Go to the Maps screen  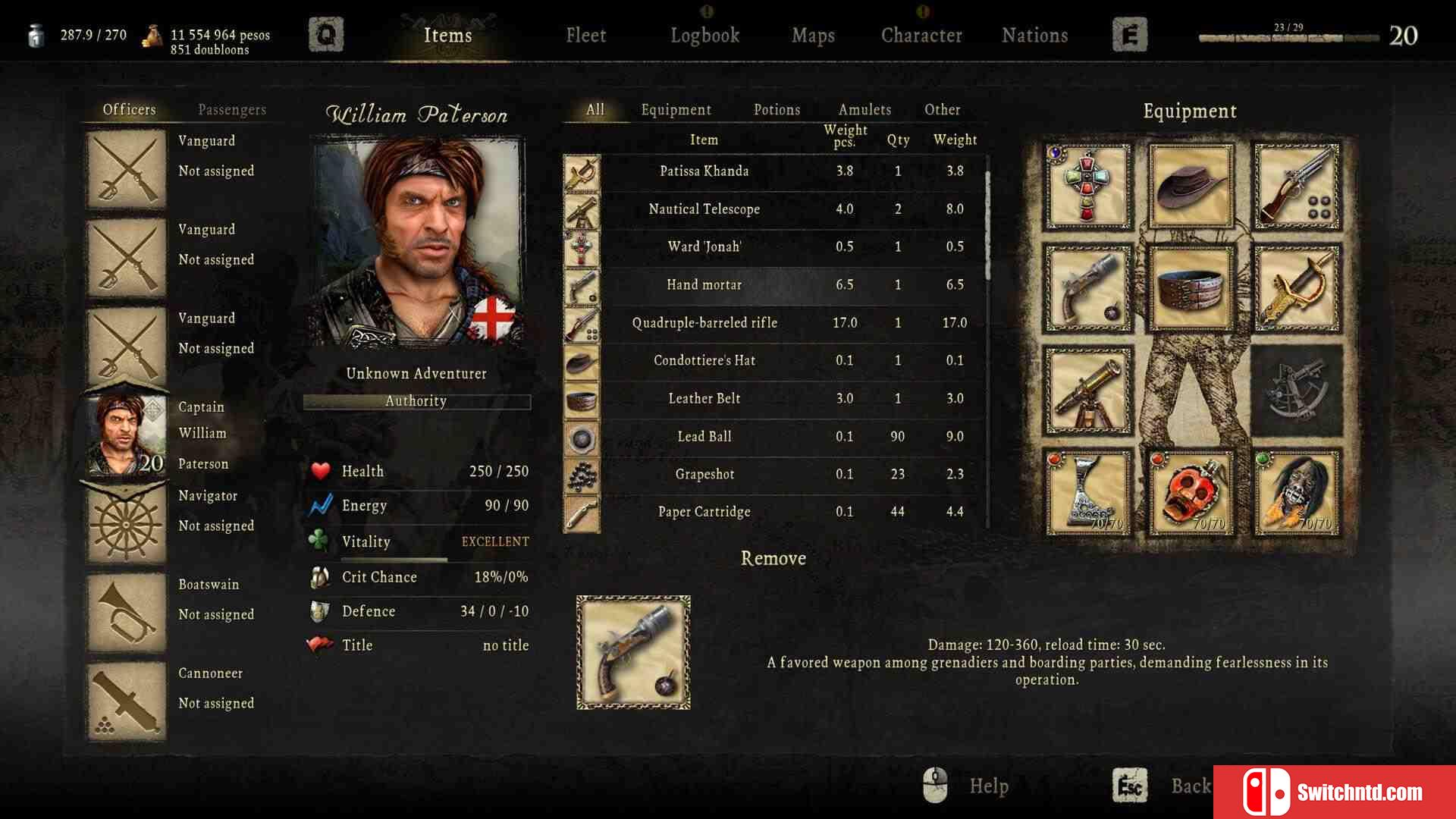tap(813, 36)
